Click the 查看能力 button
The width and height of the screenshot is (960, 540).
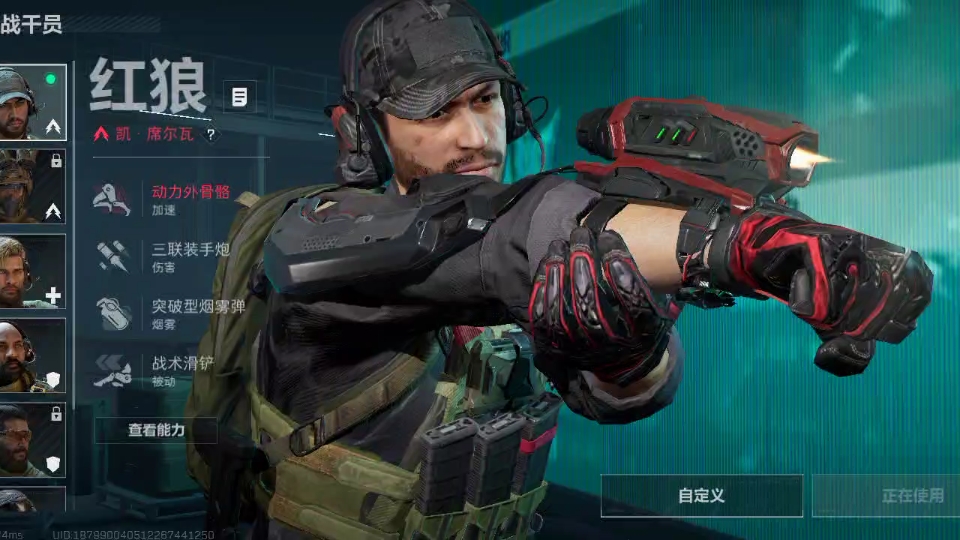[156, 430]
